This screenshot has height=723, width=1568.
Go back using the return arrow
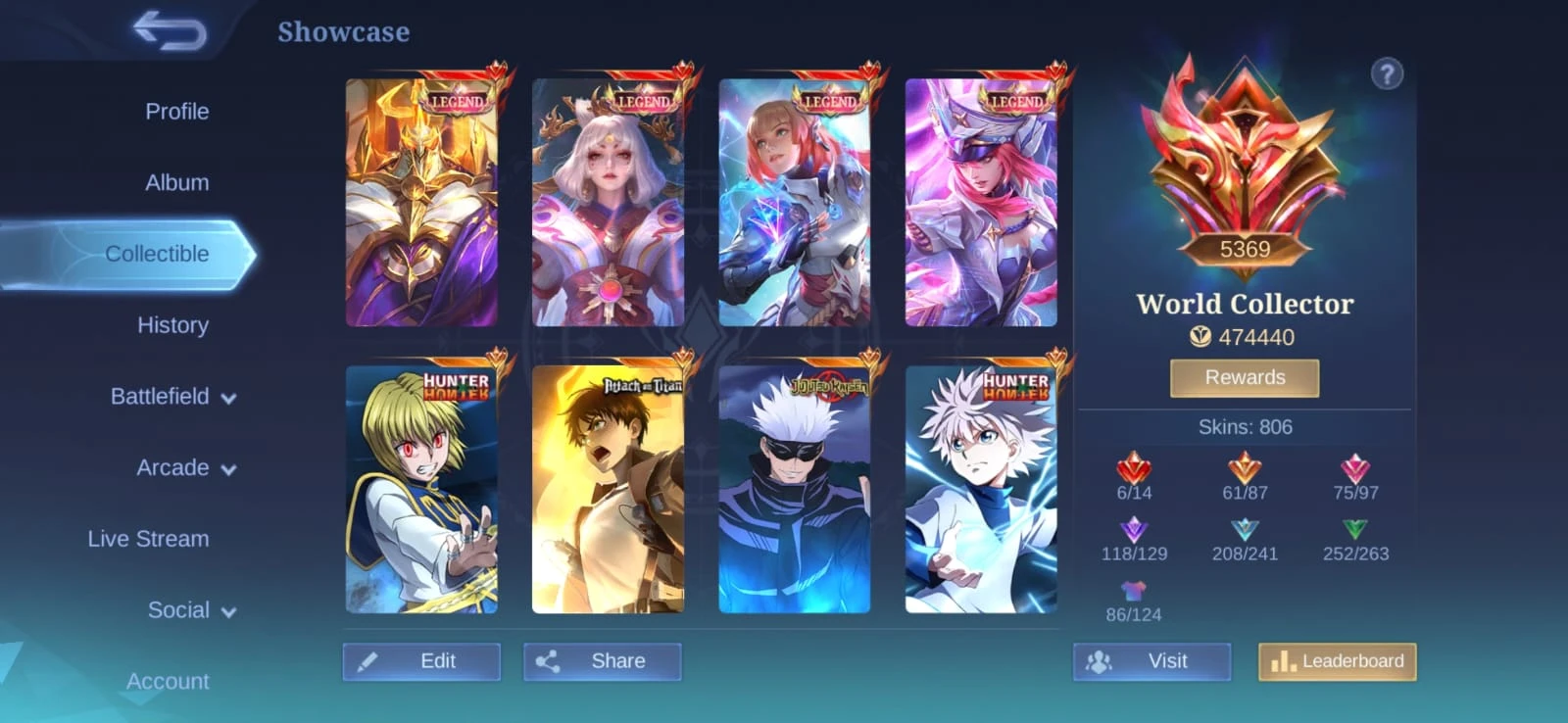[170, 30]
